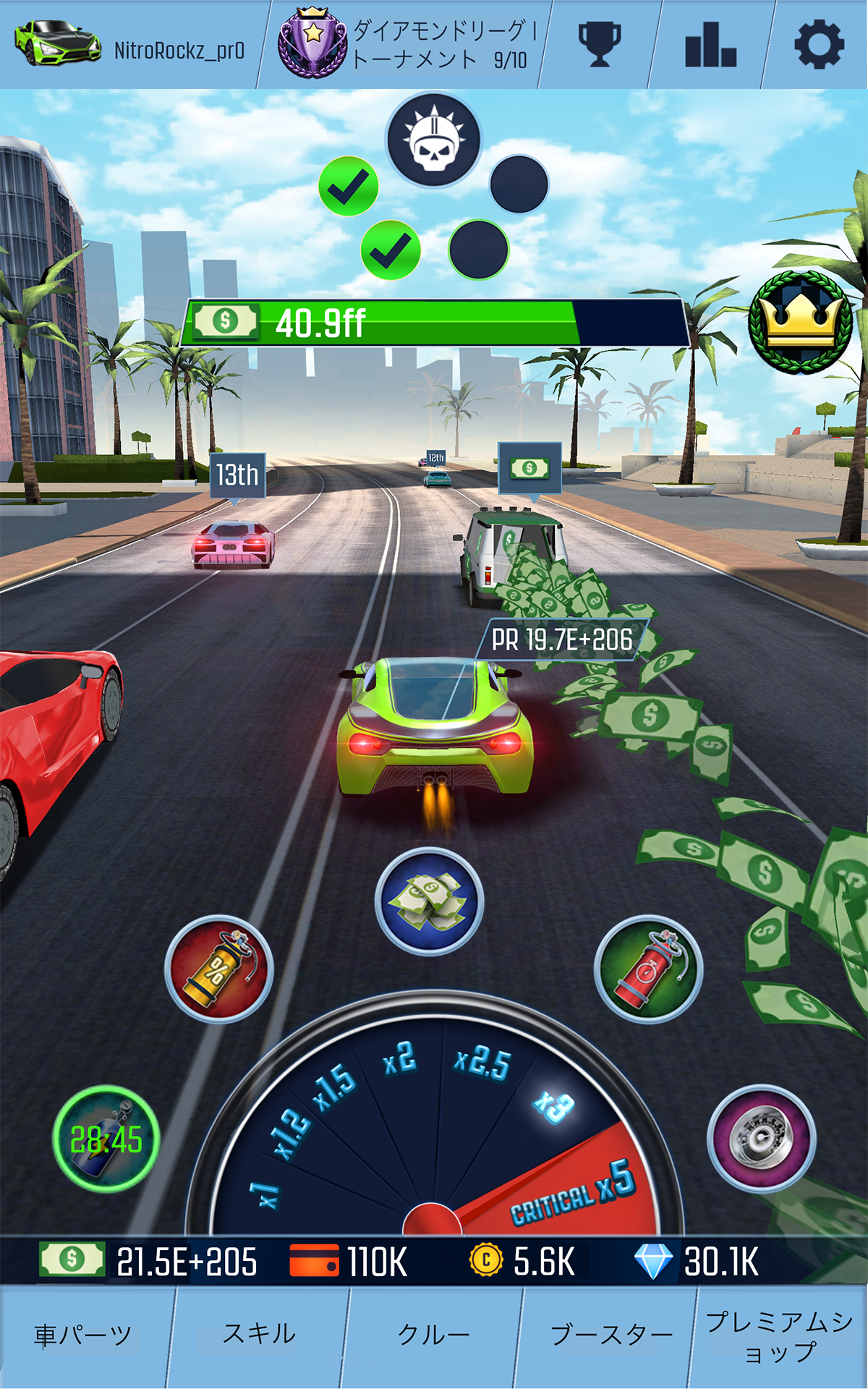
Task: Open the NitroRockz_pr0 player profile
Action: tap(130, 45)
